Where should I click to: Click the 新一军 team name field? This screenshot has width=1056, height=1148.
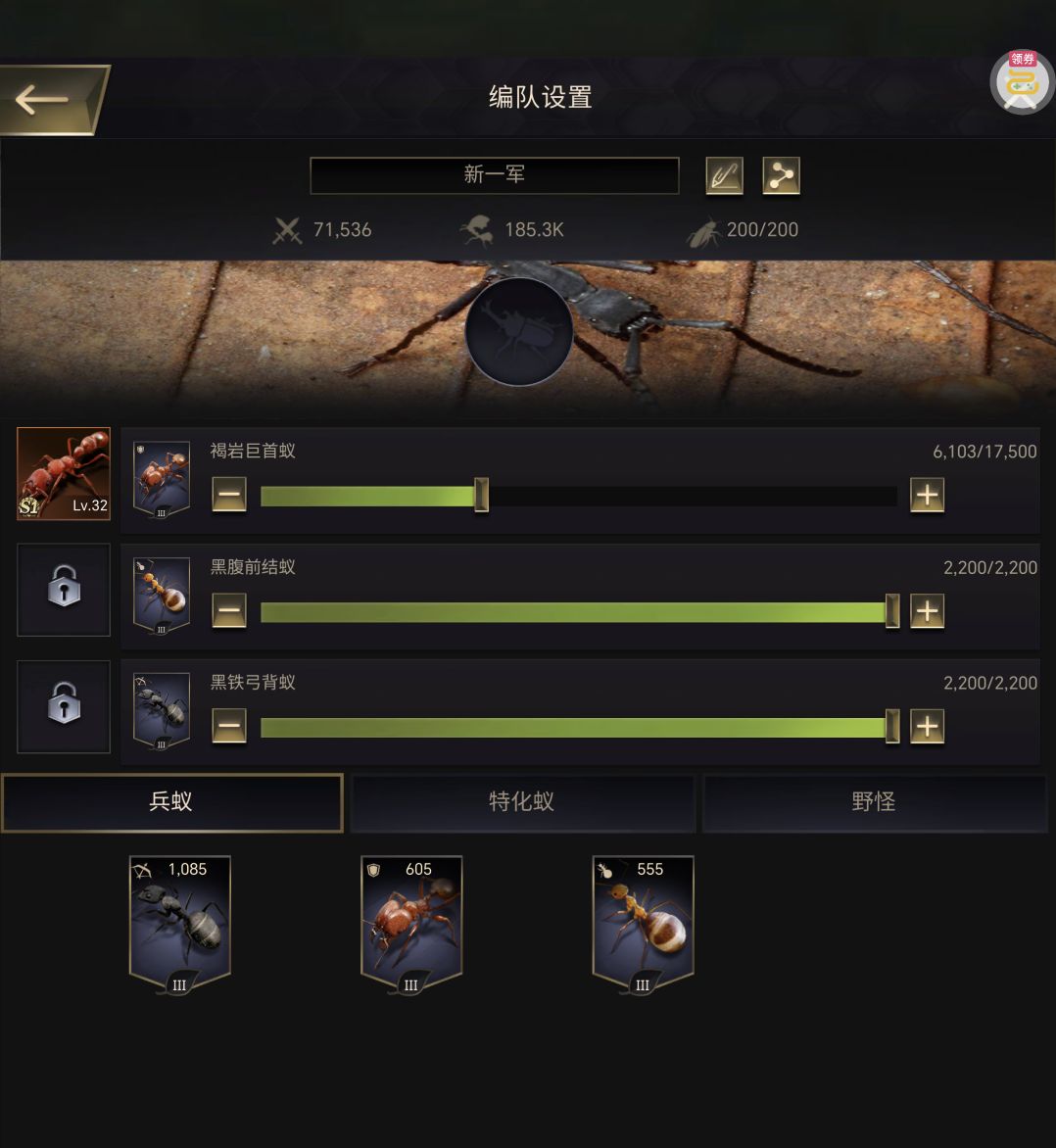pos(494,175)
